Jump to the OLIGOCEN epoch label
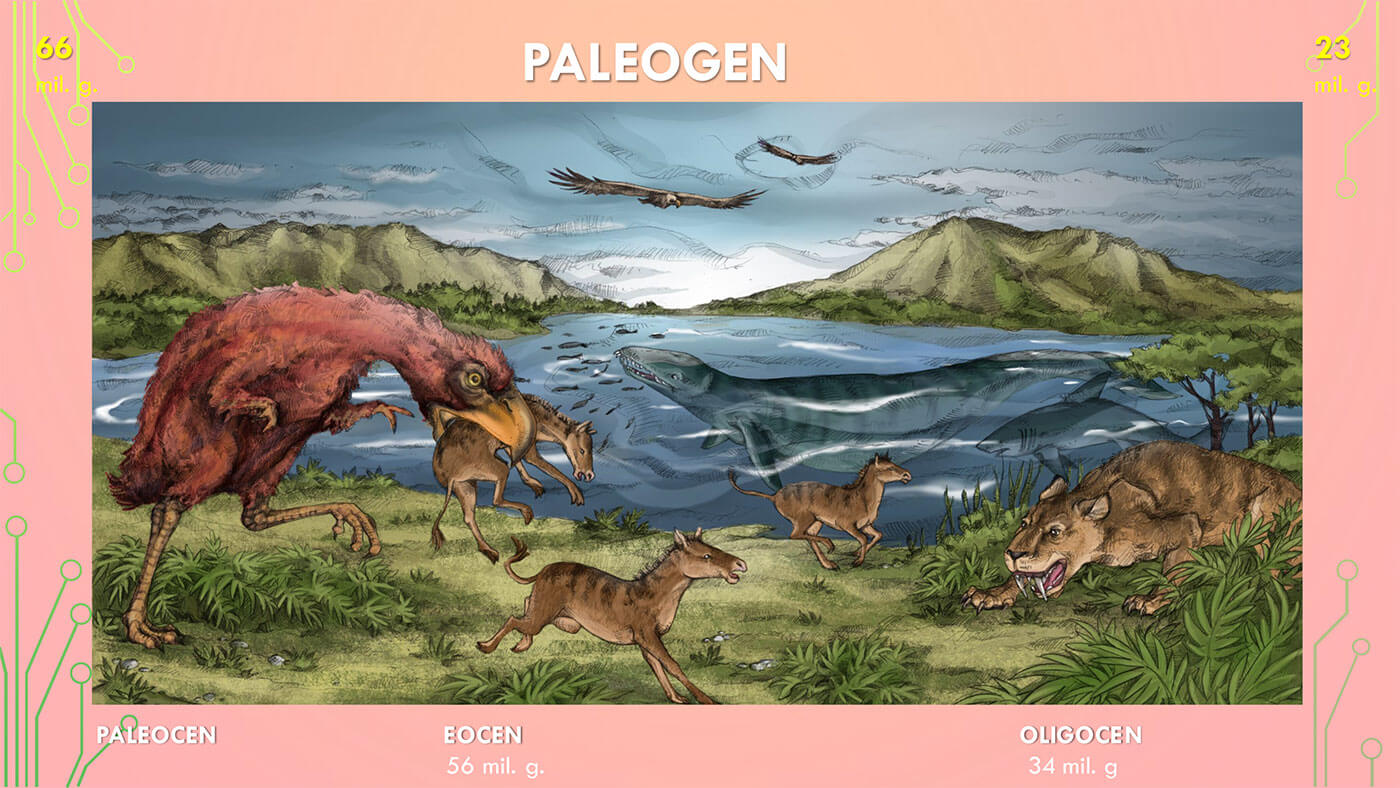Viewport: 1400px width, 788px height. point(1080,735)
